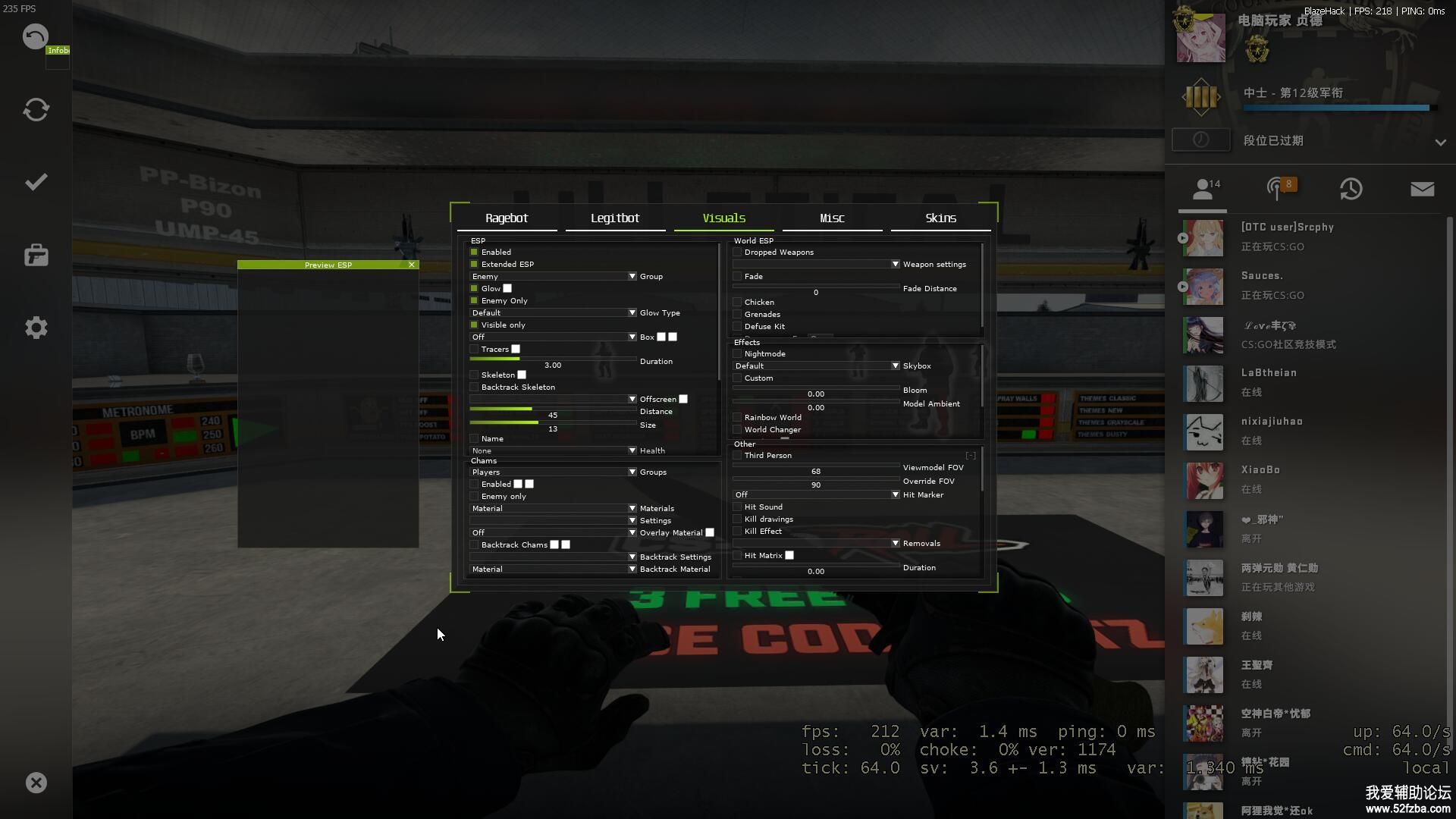Screen dimensions: 1456x819
Task: Select the Misc tab
Action: click(832, 218)
